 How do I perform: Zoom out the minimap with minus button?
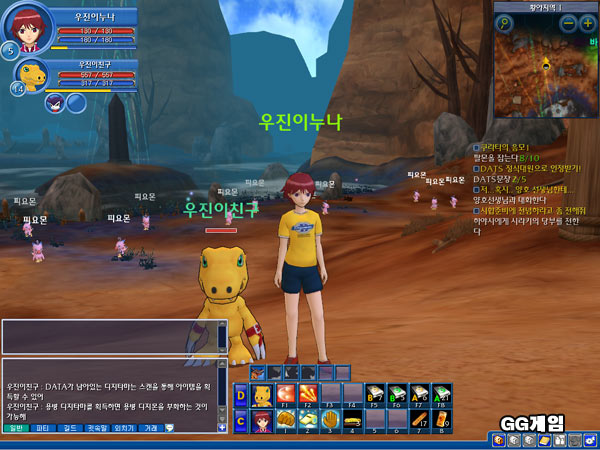(566, 22)
